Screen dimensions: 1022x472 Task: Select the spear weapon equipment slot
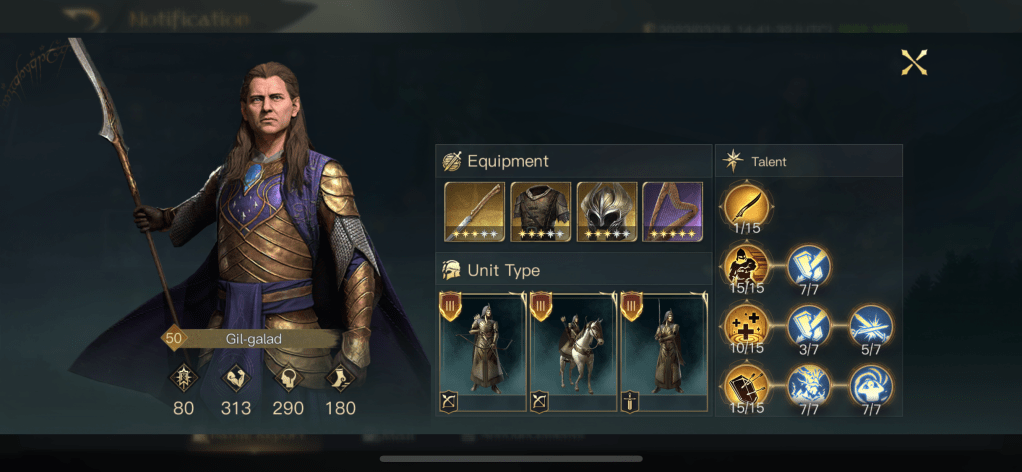tap(474, 211)
